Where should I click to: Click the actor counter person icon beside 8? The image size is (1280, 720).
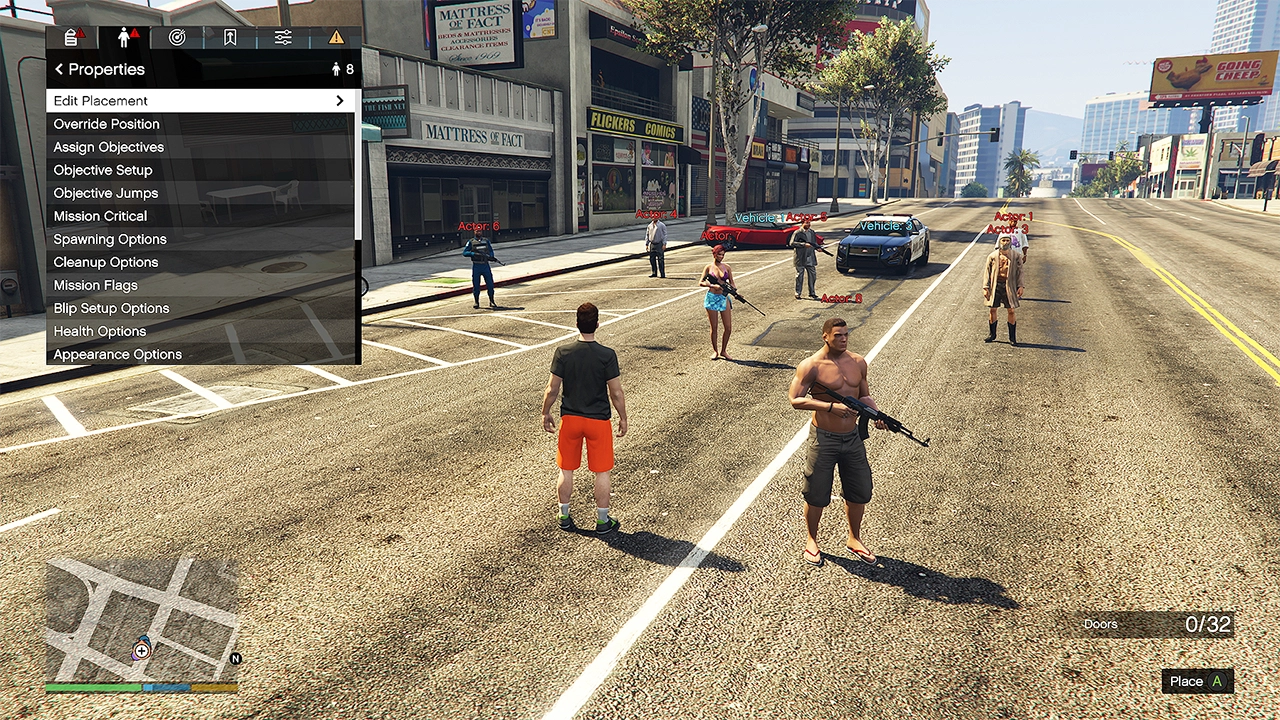coord(336,69)
